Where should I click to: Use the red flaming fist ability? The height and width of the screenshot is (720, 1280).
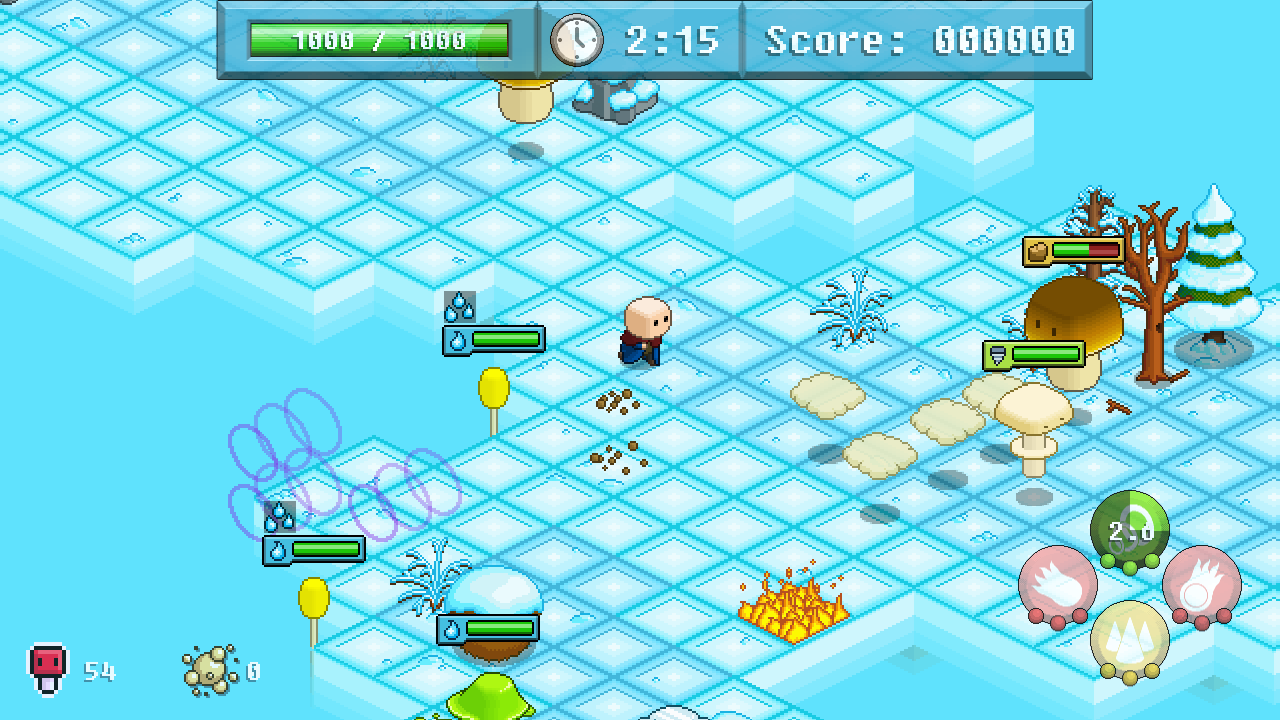pos(1058,586)
